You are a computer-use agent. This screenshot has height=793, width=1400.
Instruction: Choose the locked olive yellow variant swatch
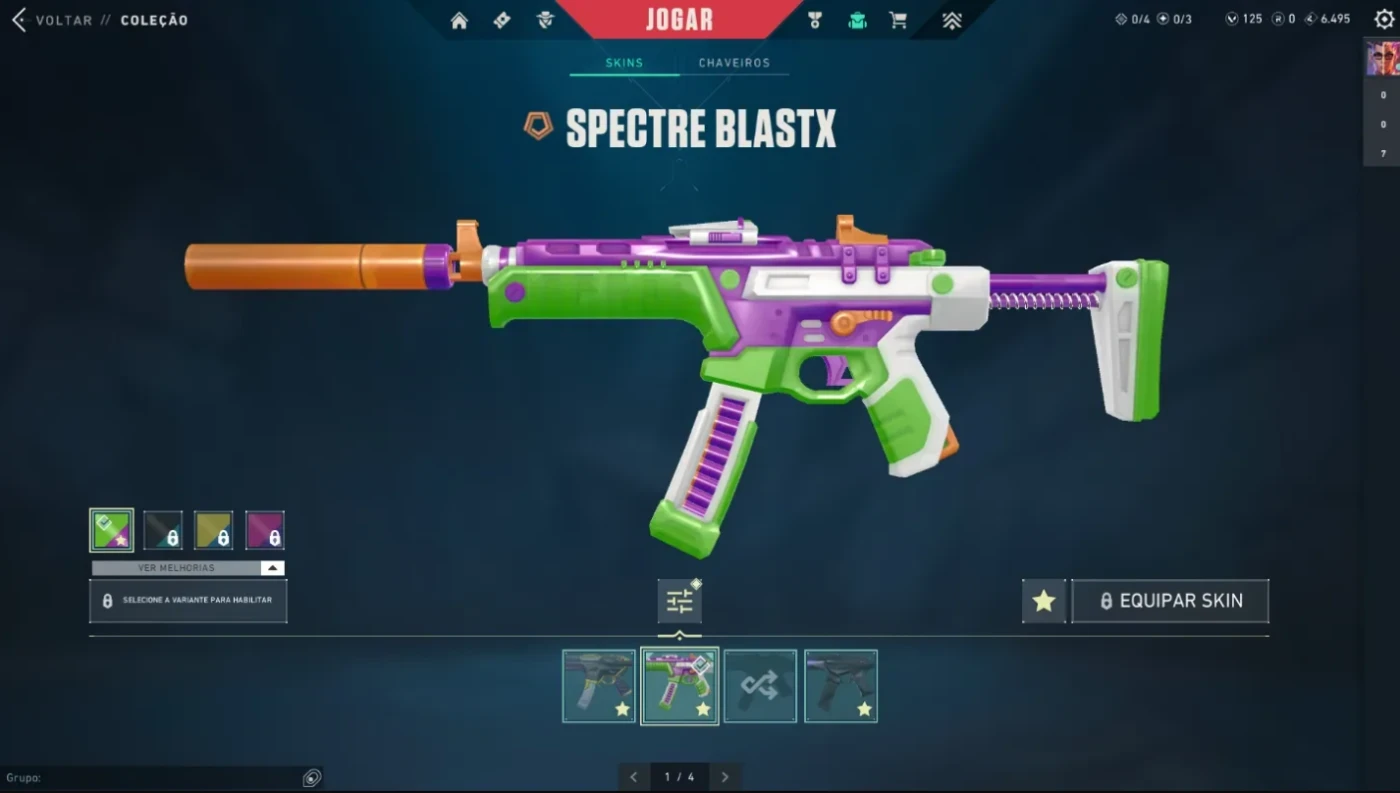coord(213,531)
